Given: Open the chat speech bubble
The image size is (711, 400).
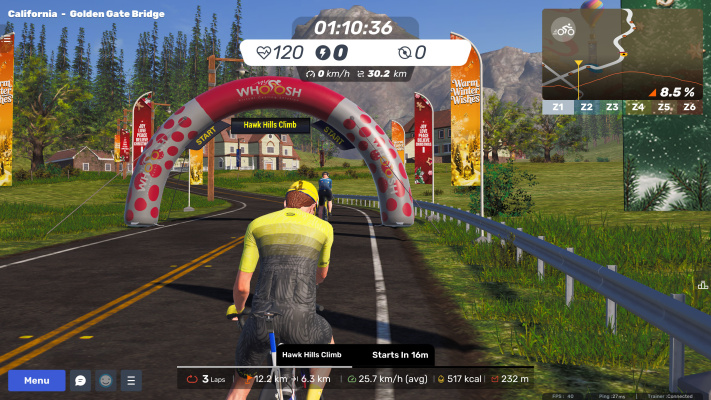Looking at the screenshot, I should point(81,380).
